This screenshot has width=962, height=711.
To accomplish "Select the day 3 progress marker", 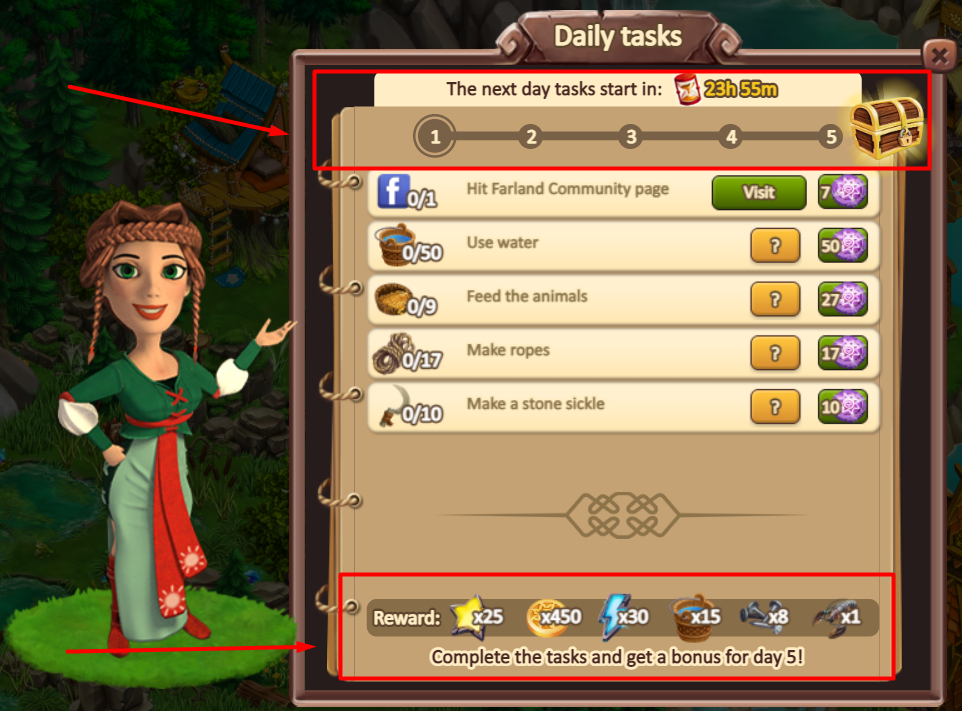I will pyautogui.click(x=629, y=137).
